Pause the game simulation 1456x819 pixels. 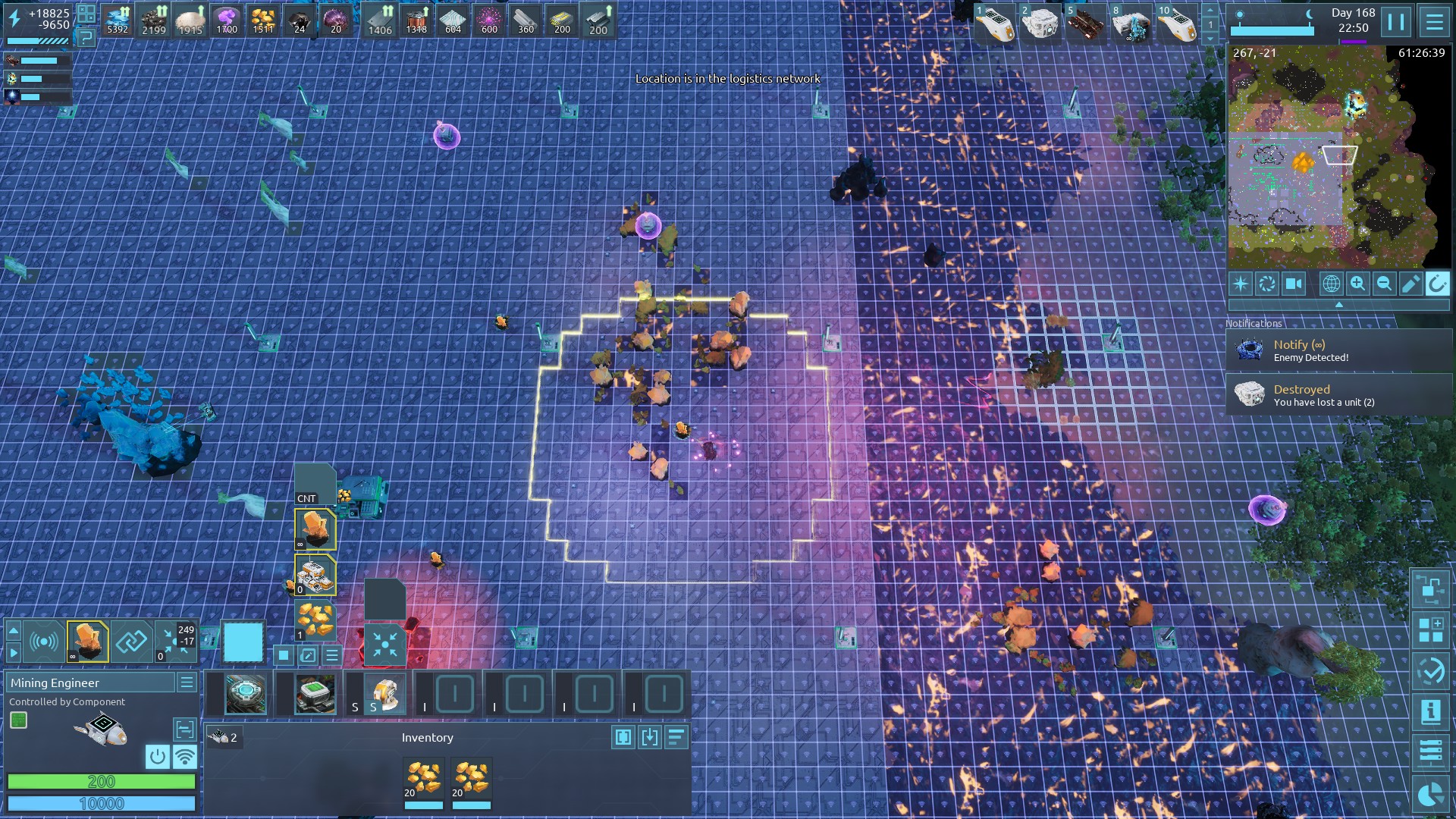click(1396, 21)
